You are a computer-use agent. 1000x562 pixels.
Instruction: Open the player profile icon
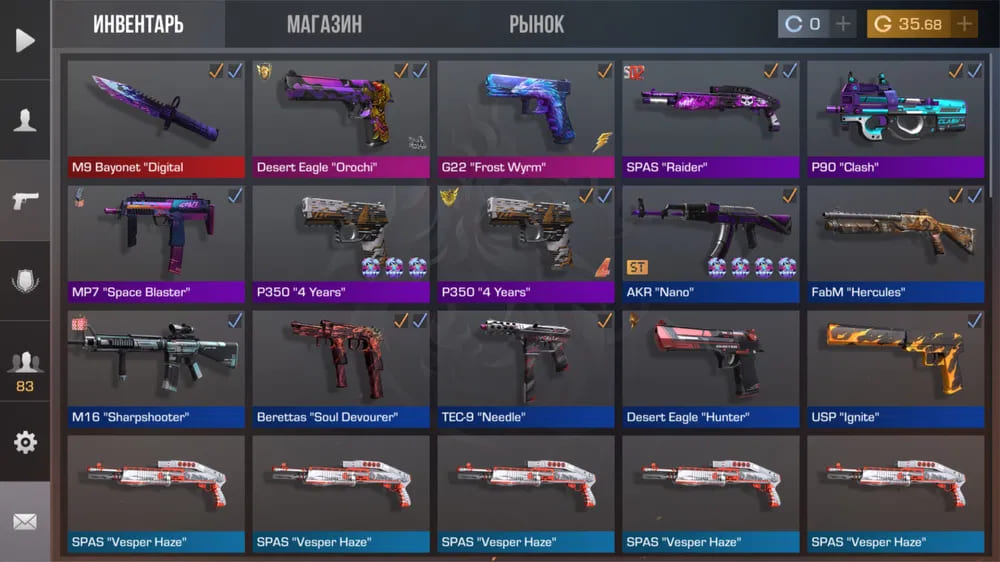click(25, 120)
